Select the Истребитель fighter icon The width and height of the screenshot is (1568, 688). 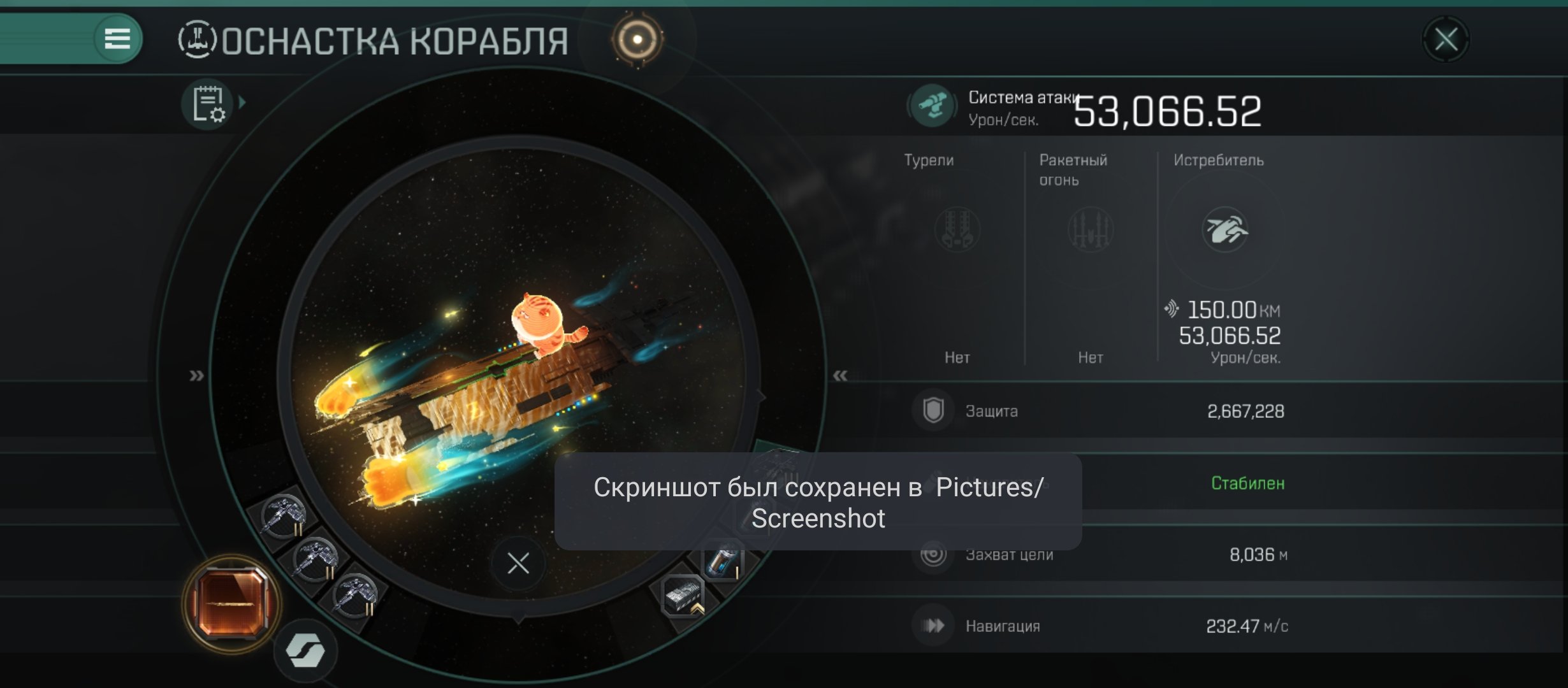point(1224,229)
